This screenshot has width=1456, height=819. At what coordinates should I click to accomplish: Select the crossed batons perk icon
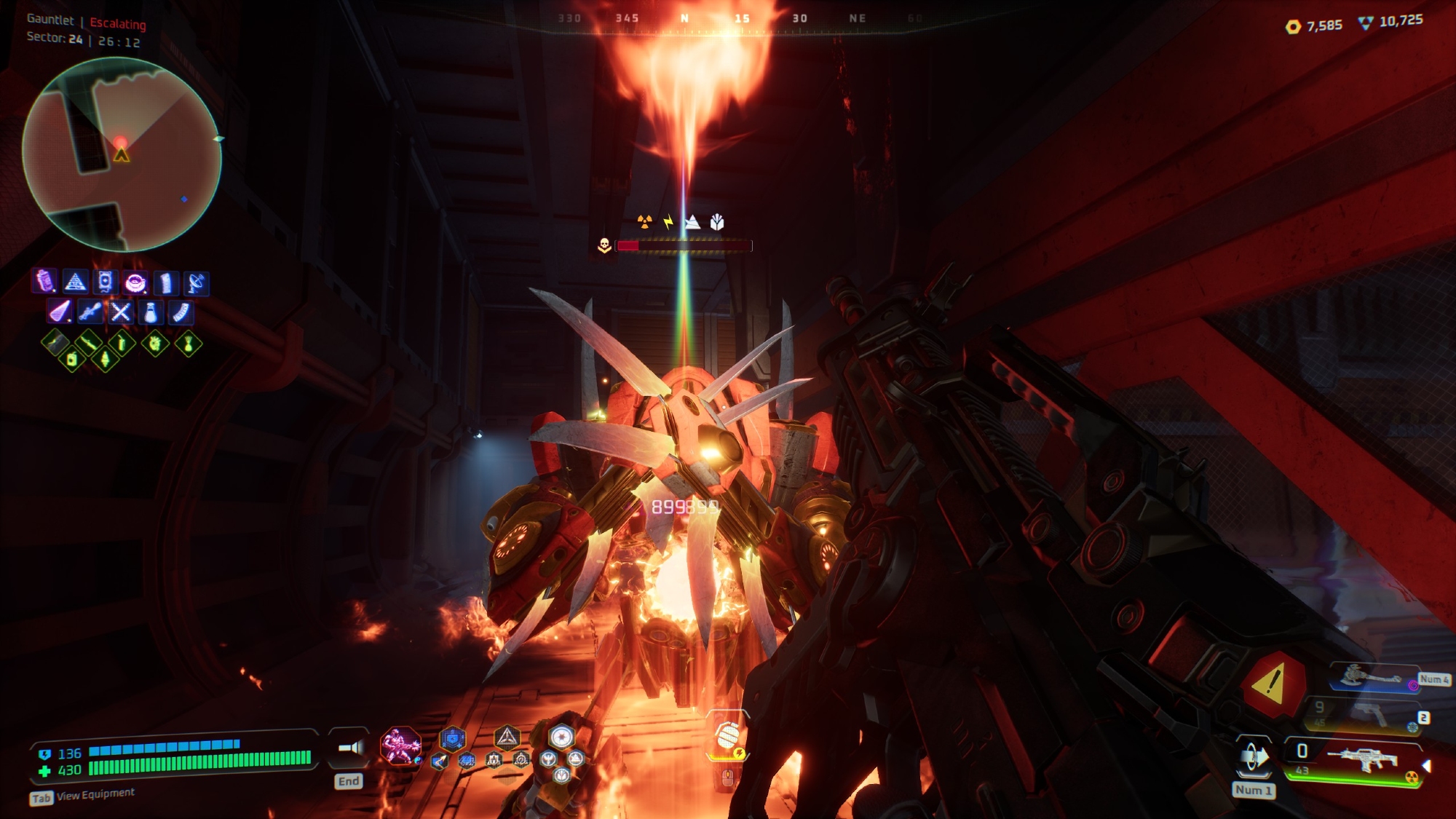click(121, 312)
